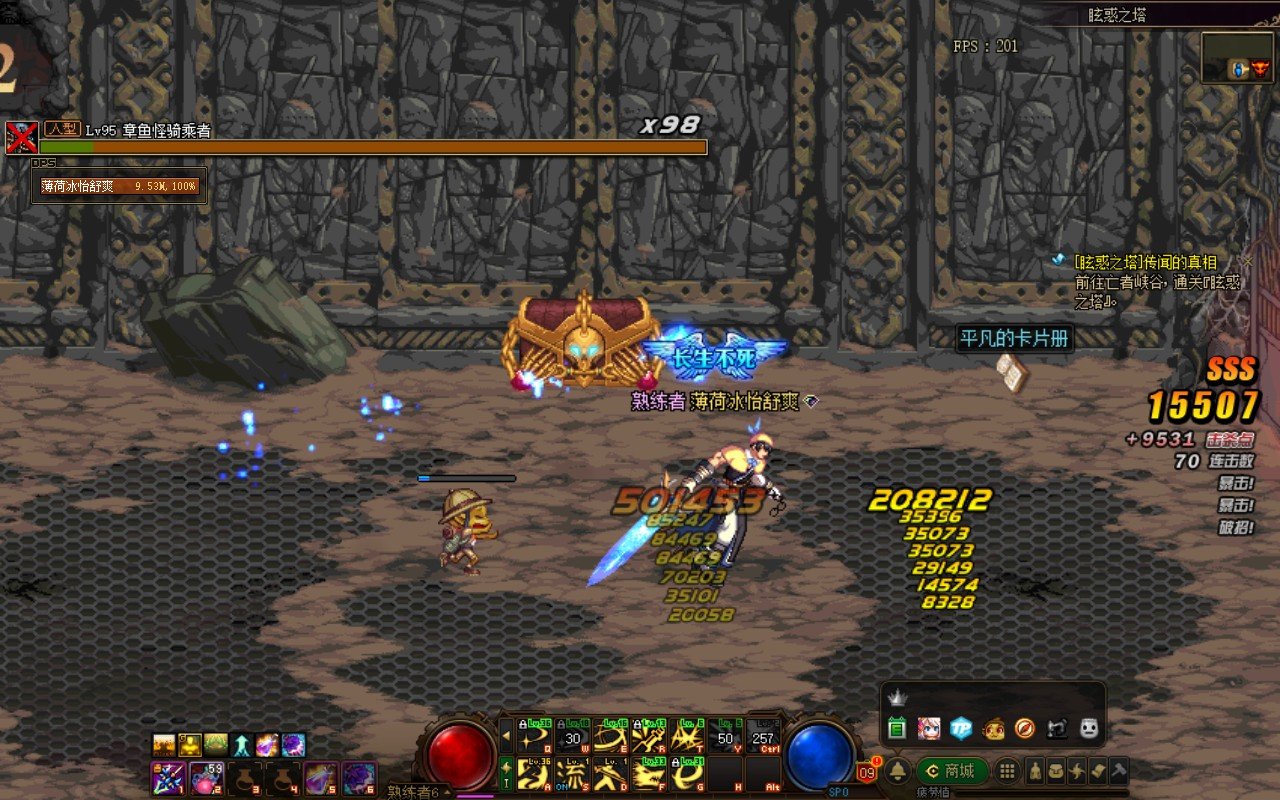Open the character info icon

1034,771
